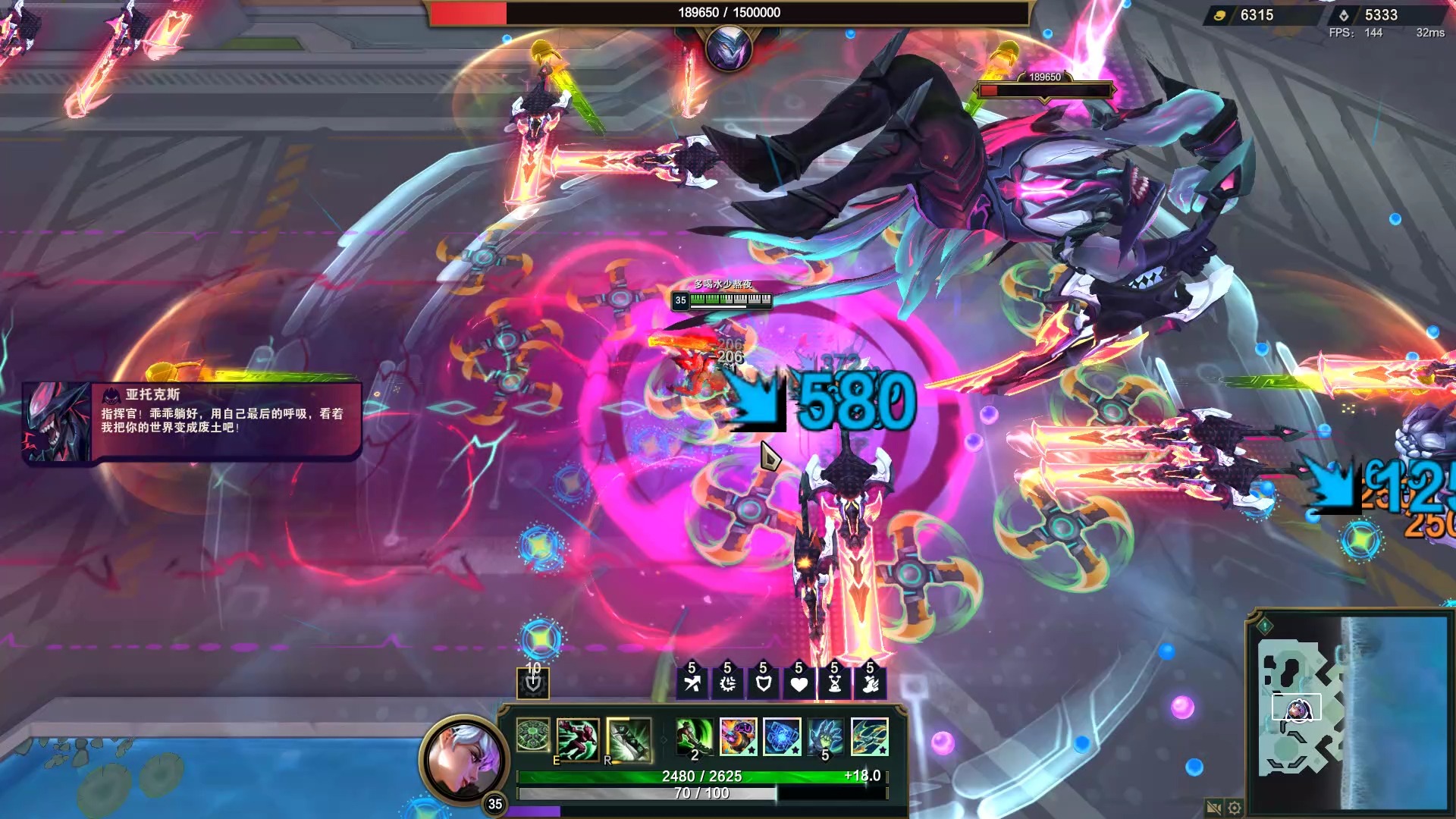This screenshot has height=819, width=1456.
Task: Click the shield armor stat icon
Action: pyautogui.click(x=763, y=683)
